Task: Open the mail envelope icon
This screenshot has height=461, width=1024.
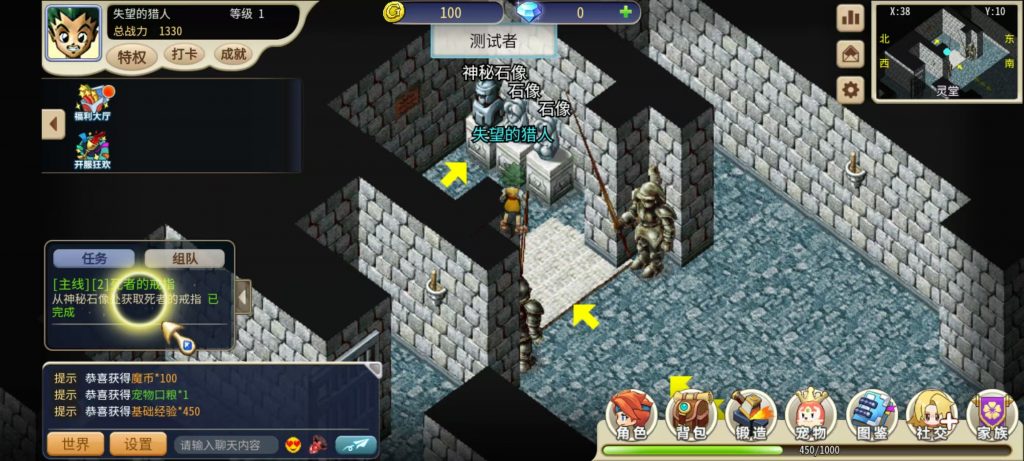Action: pos(850,54)
